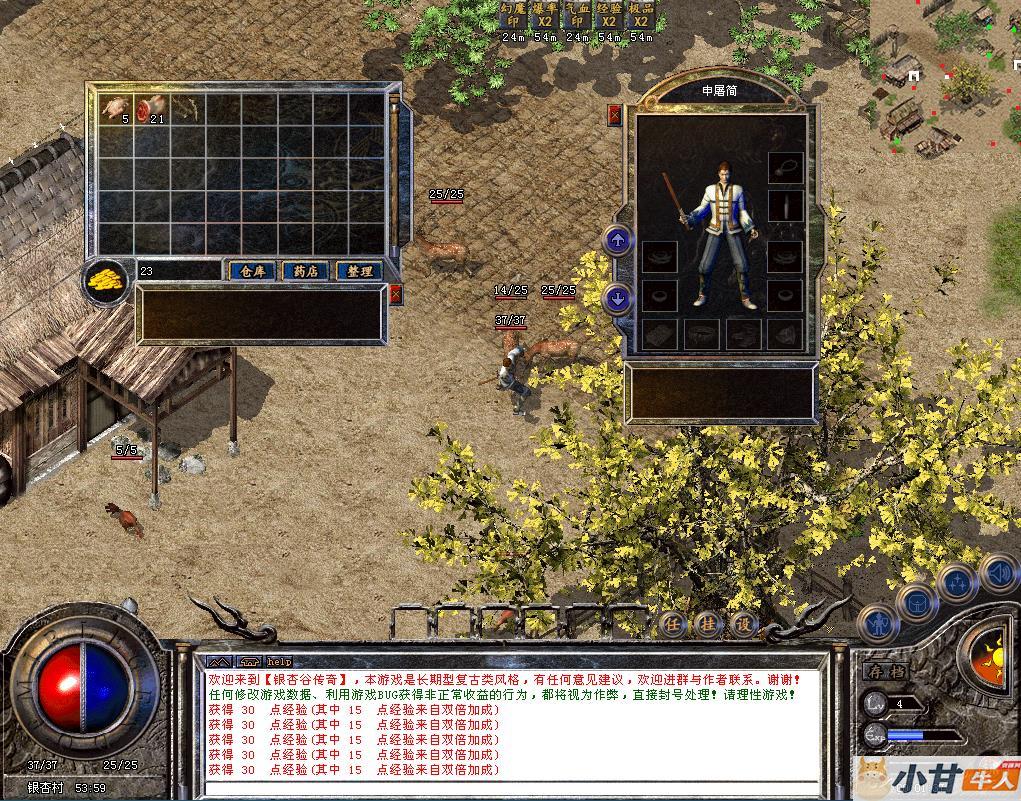Click the help tab above the chat

[x=279, y=661]
